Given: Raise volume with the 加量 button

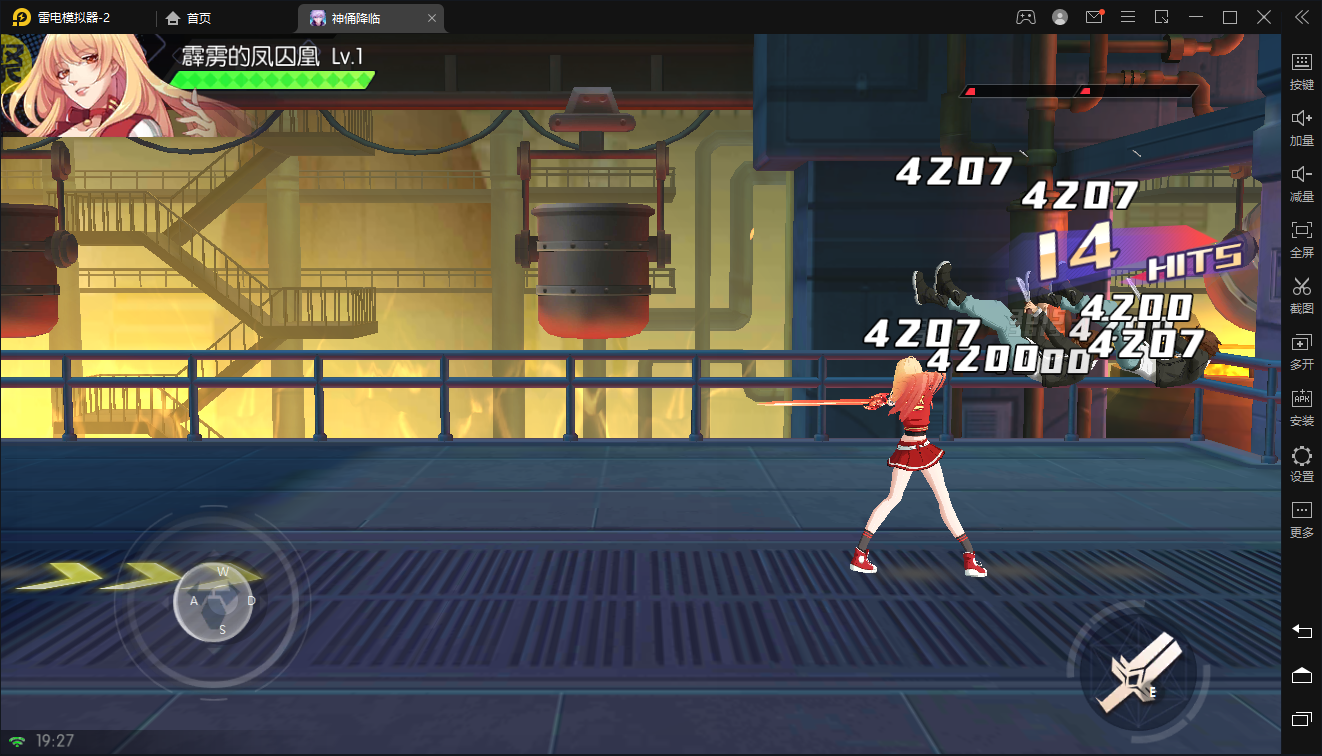Looking at the screenshot, I should (x=1301, y=127).
